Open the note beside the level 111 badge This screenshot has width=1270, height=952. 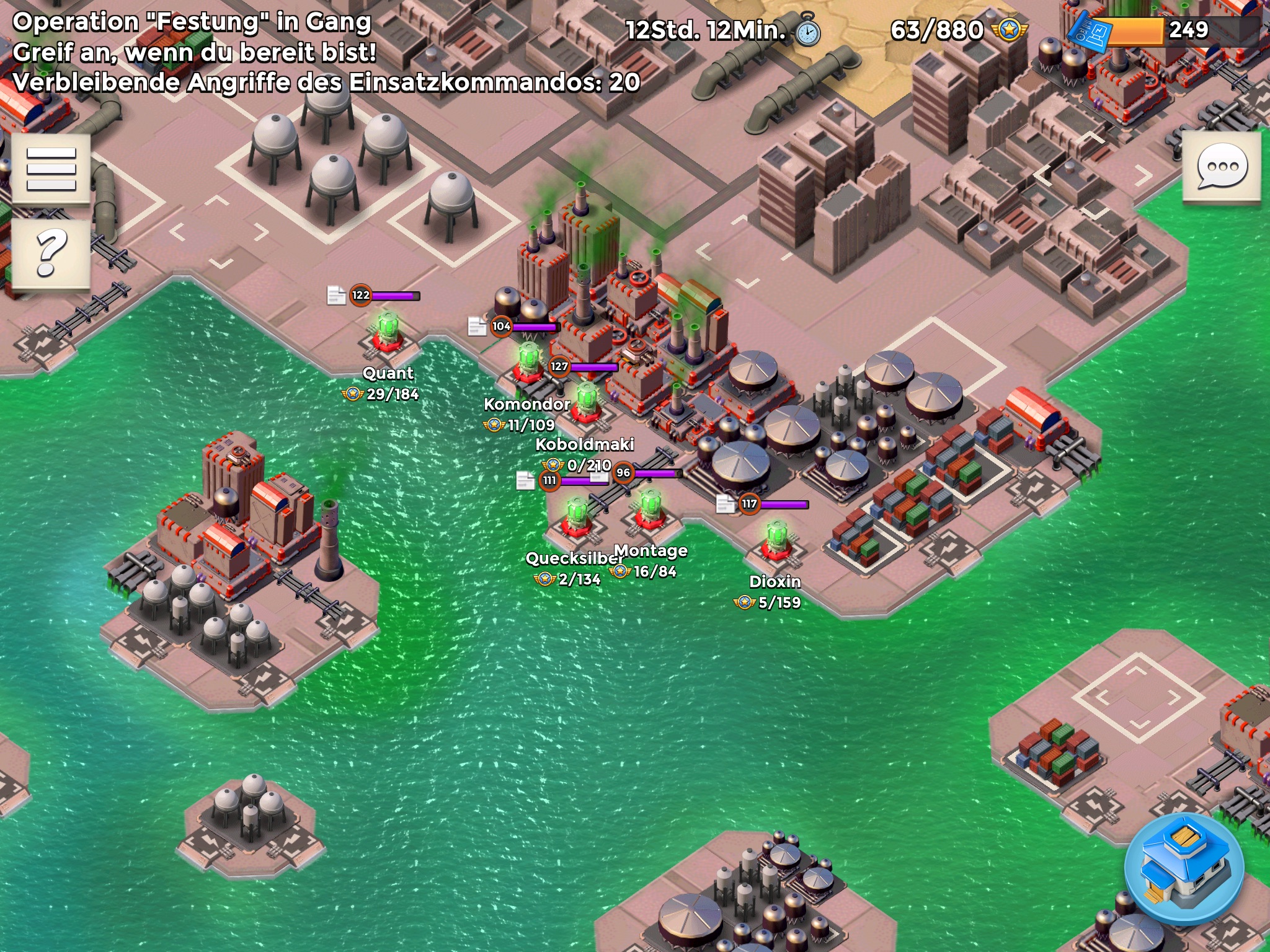[x=525, y=480]
